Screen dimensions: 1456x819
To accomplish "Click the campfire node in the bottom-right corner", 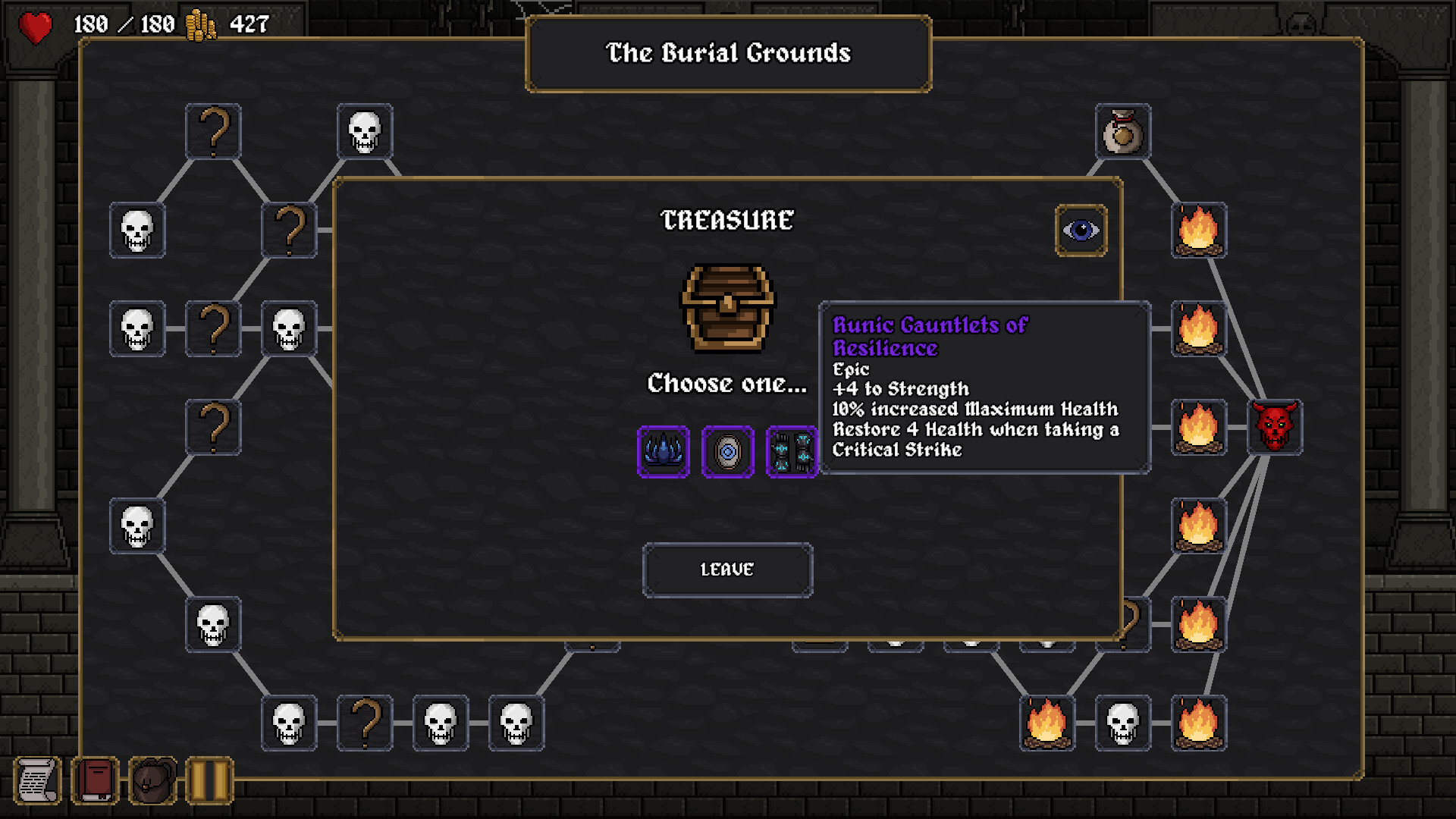I will pyautogui.click(x=1198, y=724).
